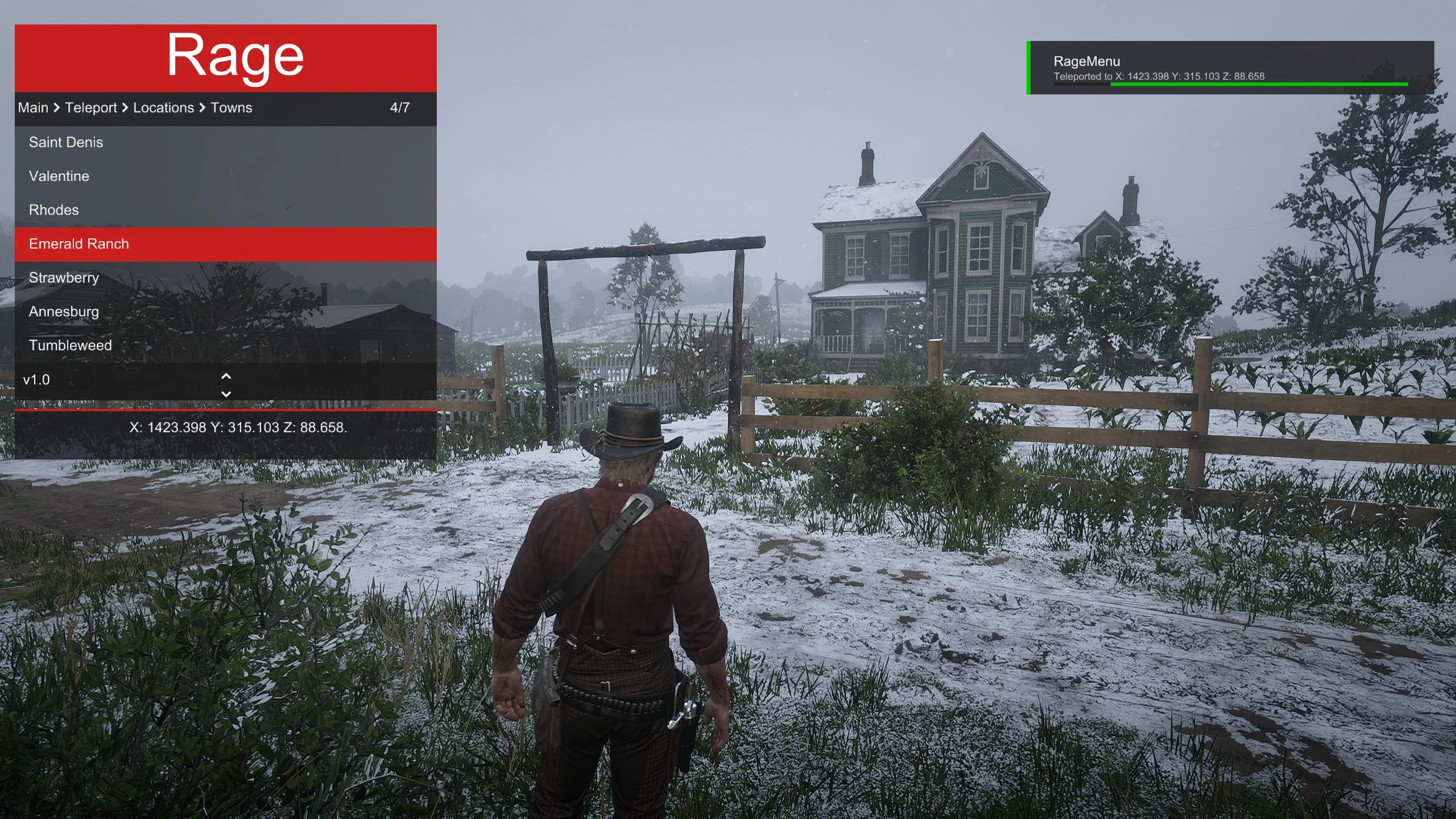Return to the Locations submenu breadcrumb
This screenshot has height=819, width=1456.
[164, 107]
